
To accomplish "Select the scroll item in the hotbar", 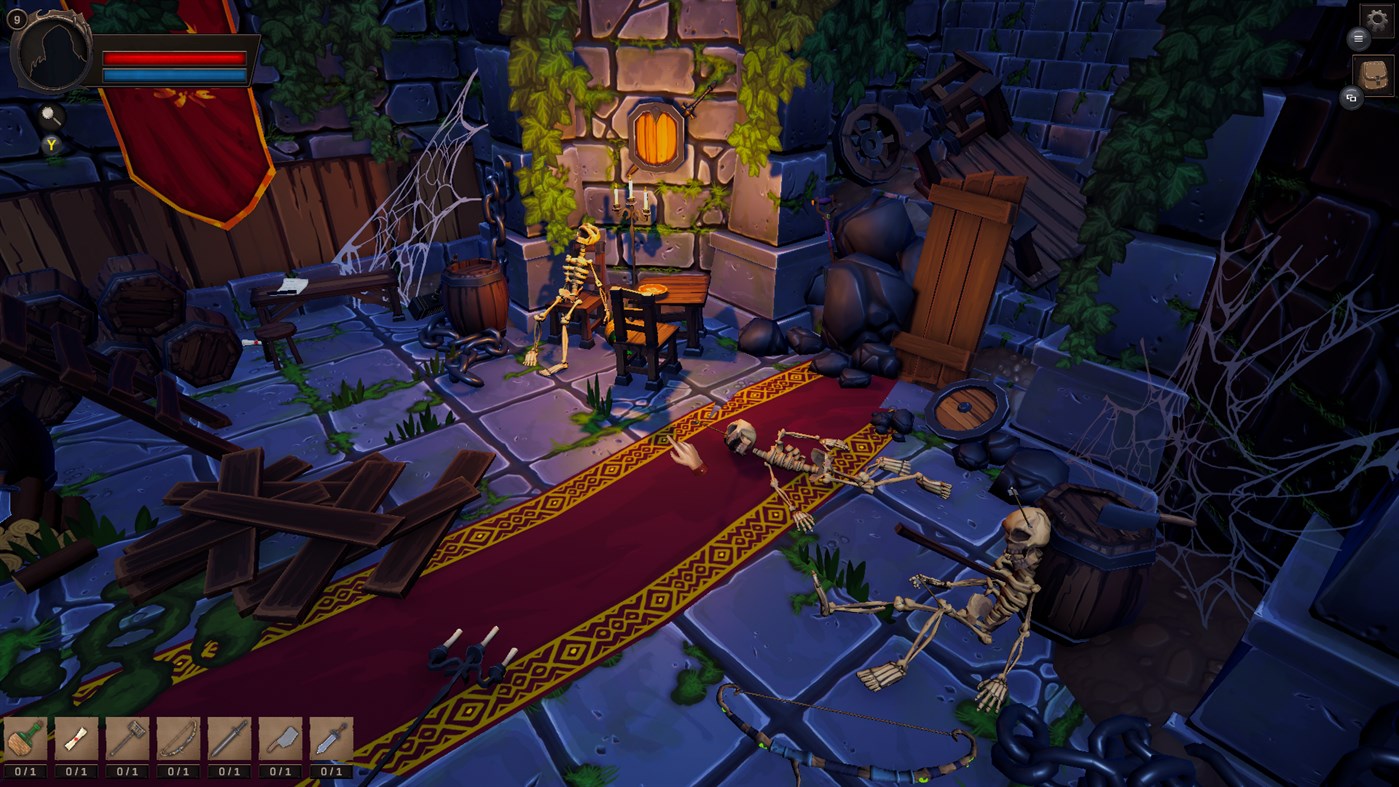I will (x=75, y=740).
